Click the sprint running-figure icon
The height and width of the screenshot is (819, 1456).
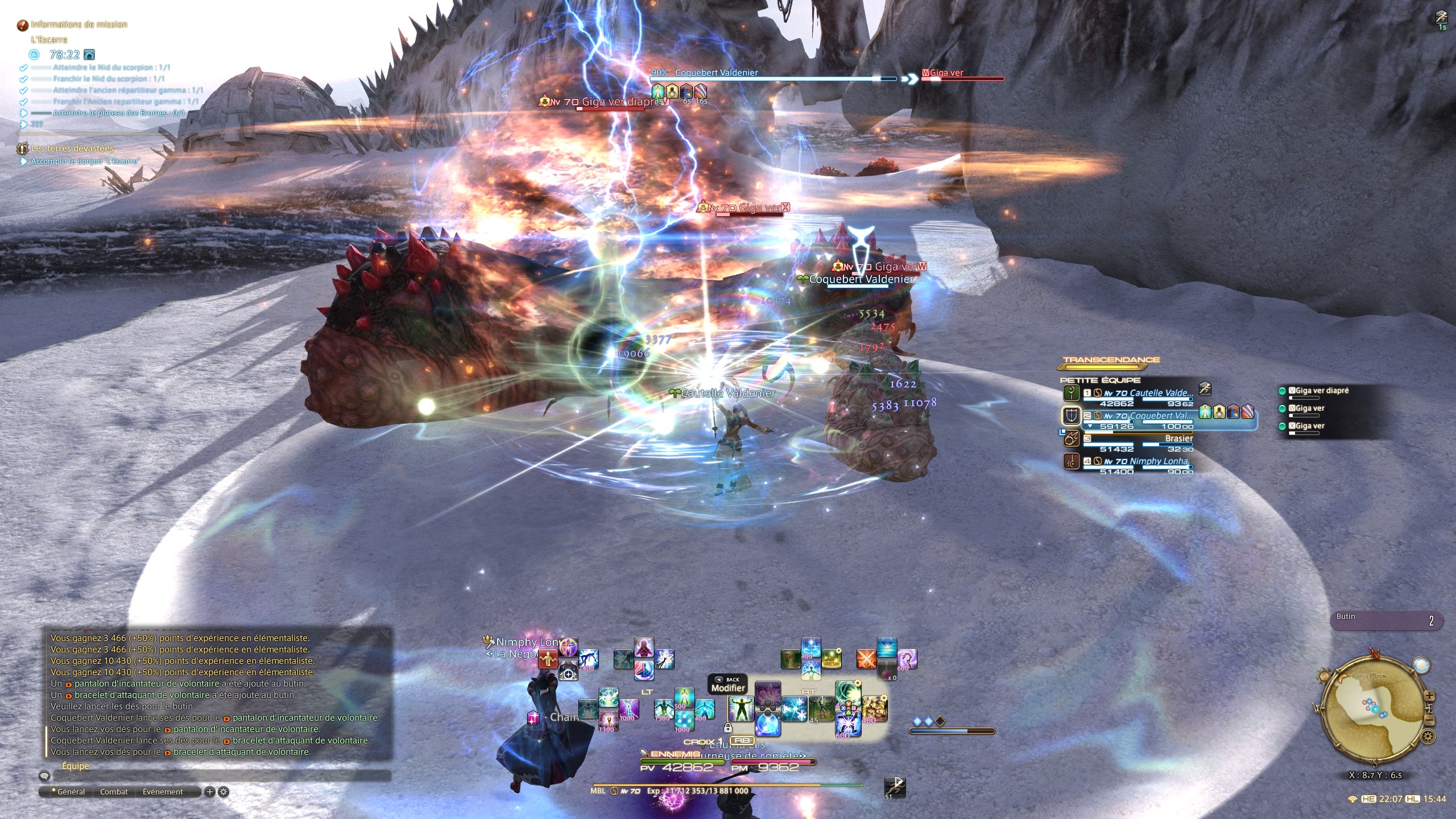tap(895, 787)
